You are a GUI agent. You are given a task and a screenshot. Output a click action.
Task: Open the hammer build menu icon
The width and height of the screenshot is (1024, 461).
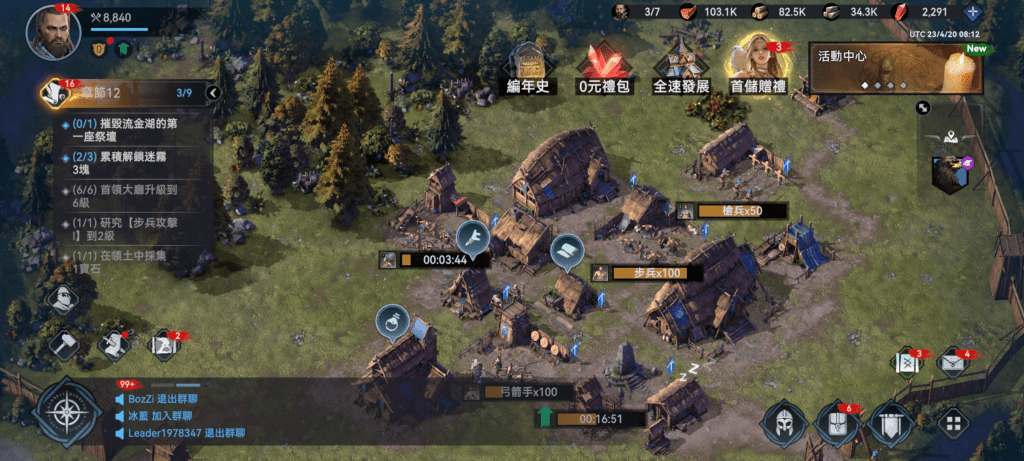(64, 344)
